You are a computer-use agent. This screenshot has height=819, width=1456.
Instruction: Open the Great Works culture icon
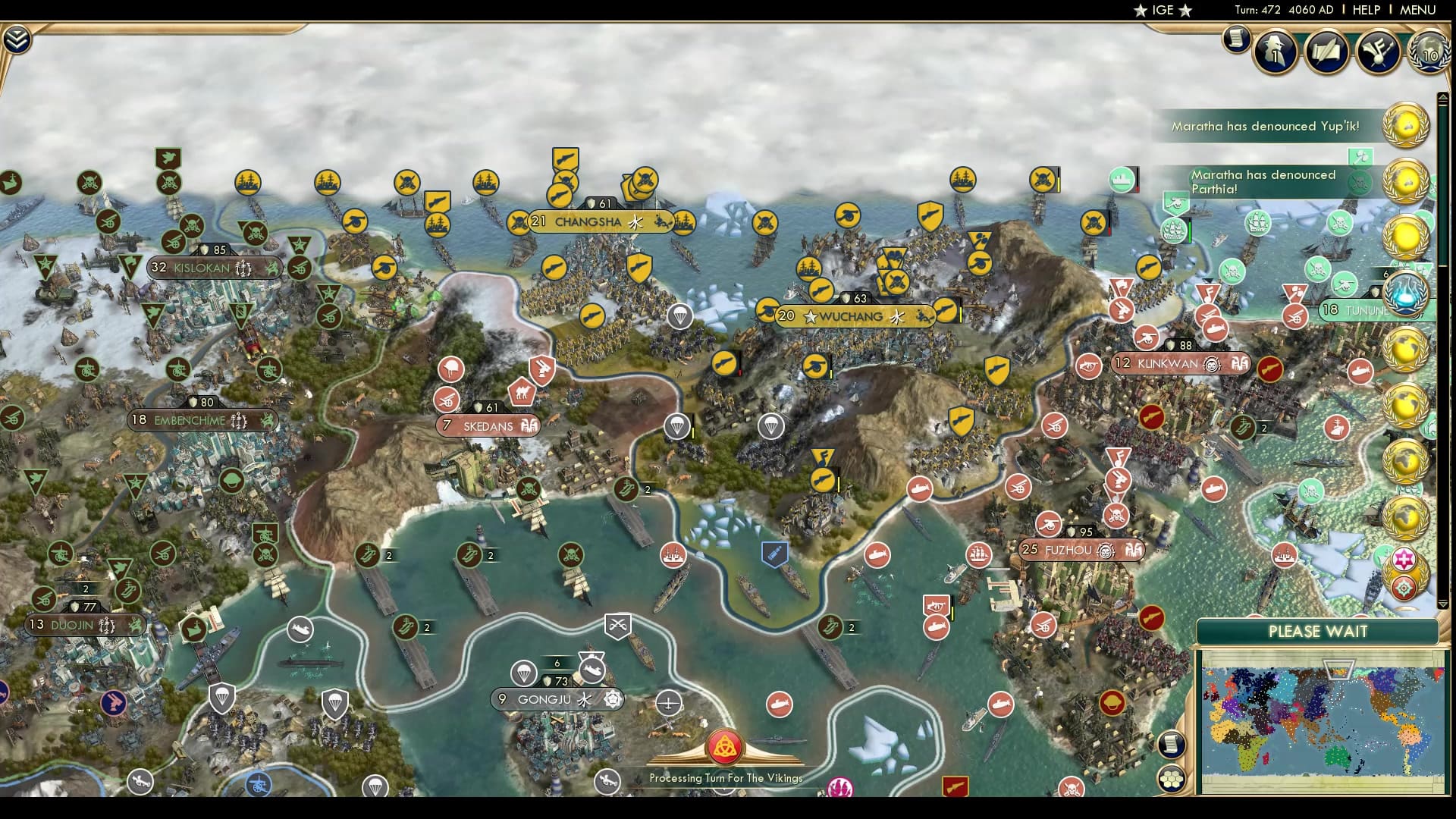pos(1380,52)
